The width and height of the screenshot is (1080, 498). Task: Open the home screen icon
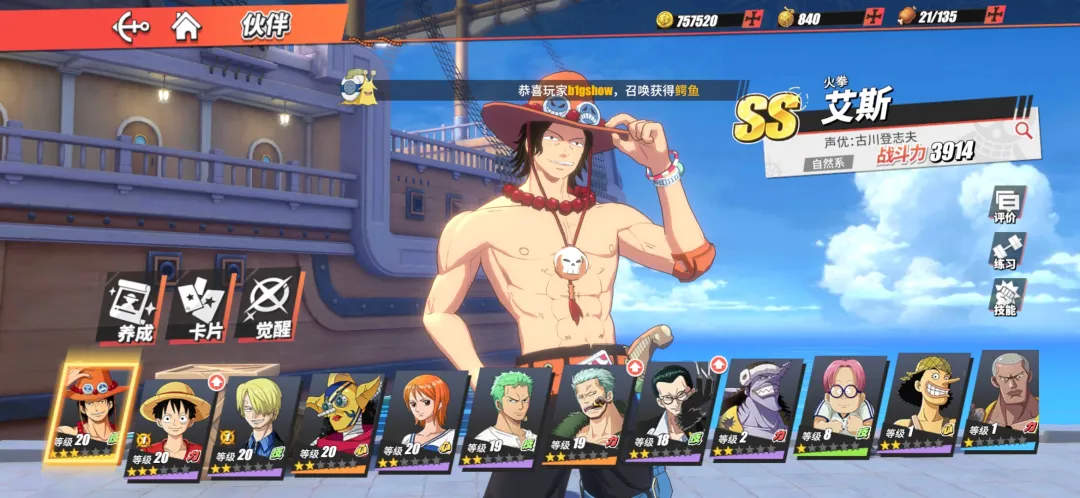[x=186, y=24]
